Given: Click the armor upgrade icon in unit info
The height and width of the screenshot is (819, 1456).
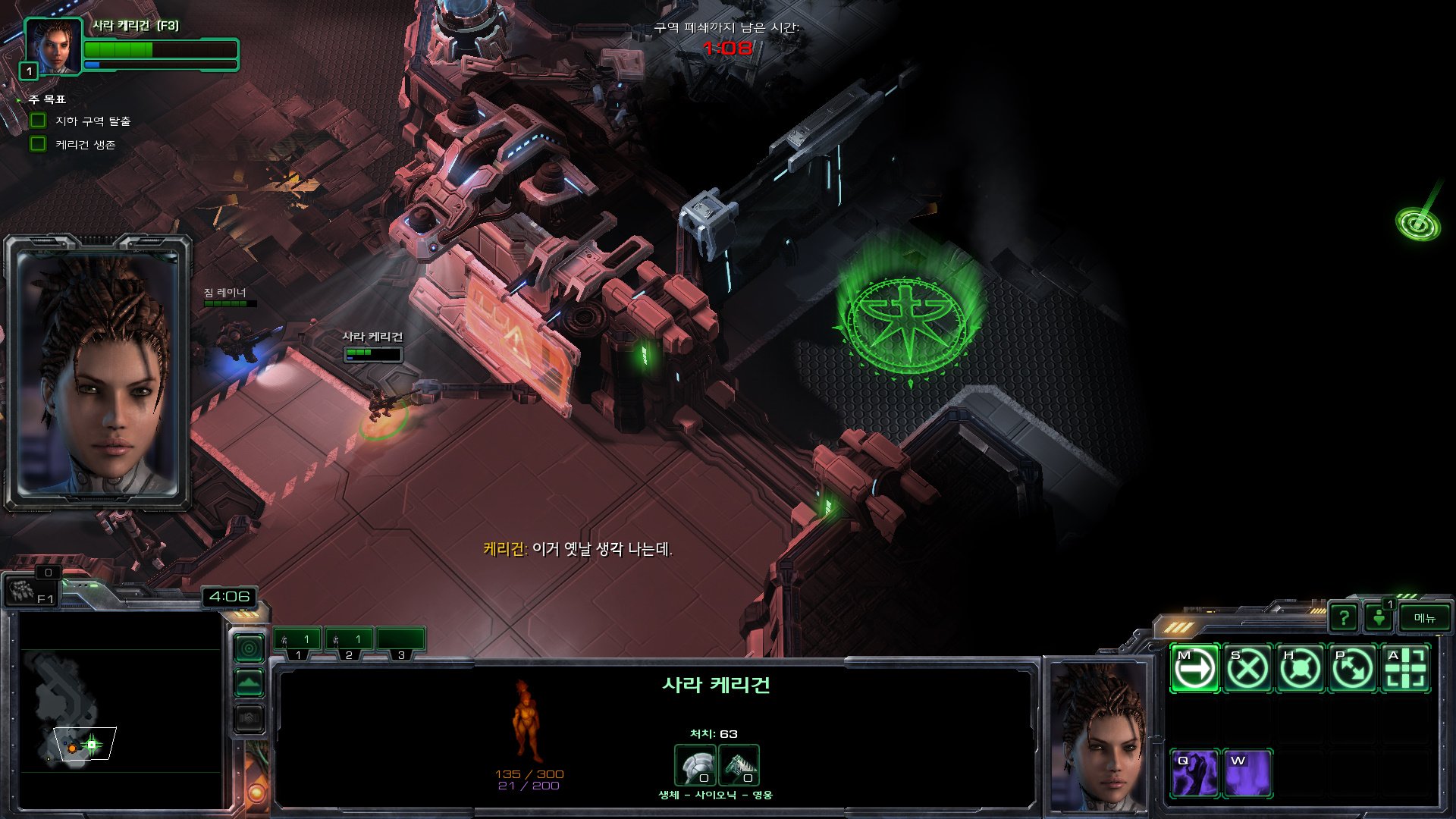Looking at the screenshot, I should 695,765.
